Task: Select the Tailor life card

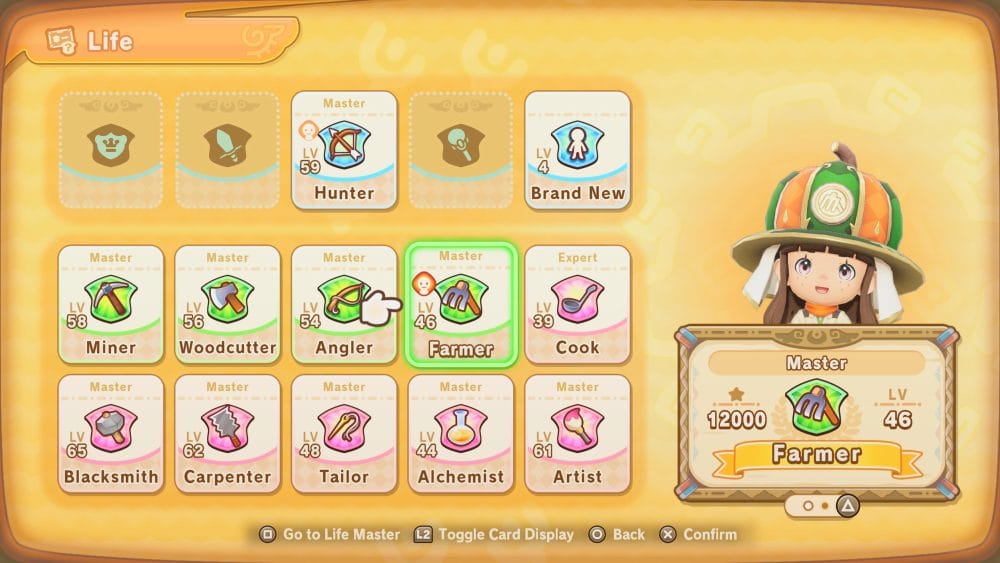Action: coord(343,433)
